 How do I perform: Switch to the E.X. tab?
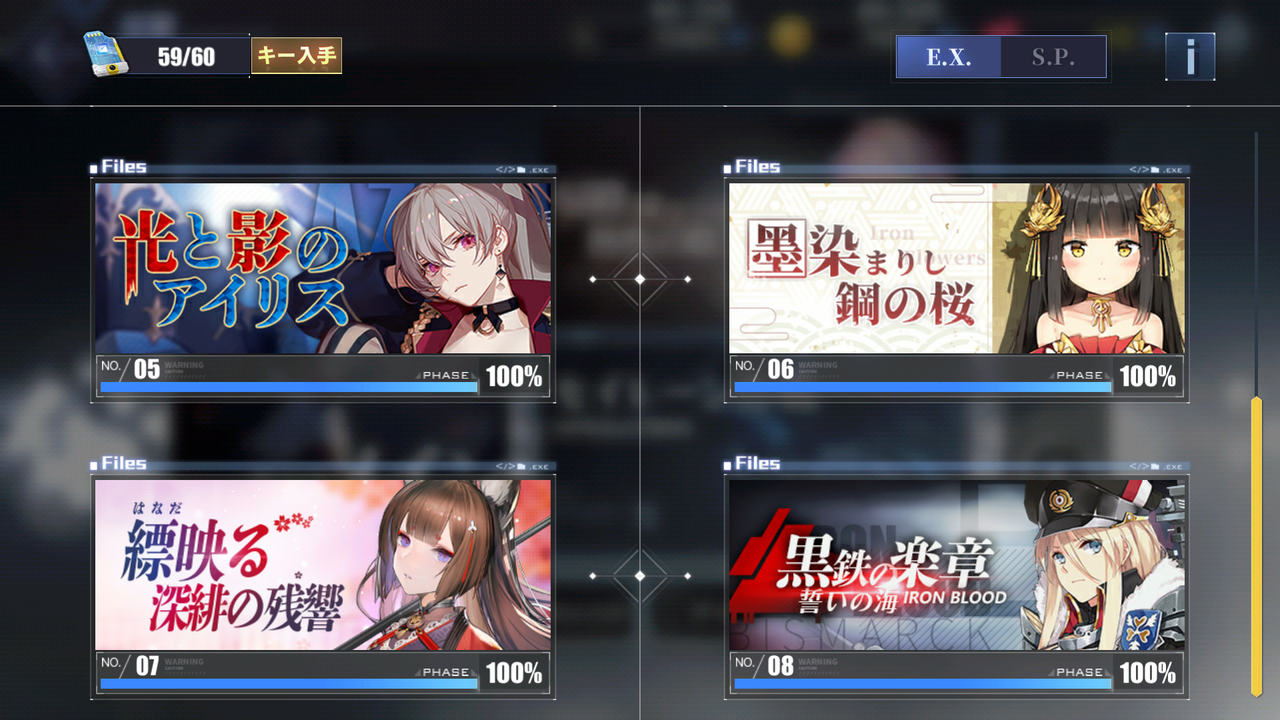point(947,57)
